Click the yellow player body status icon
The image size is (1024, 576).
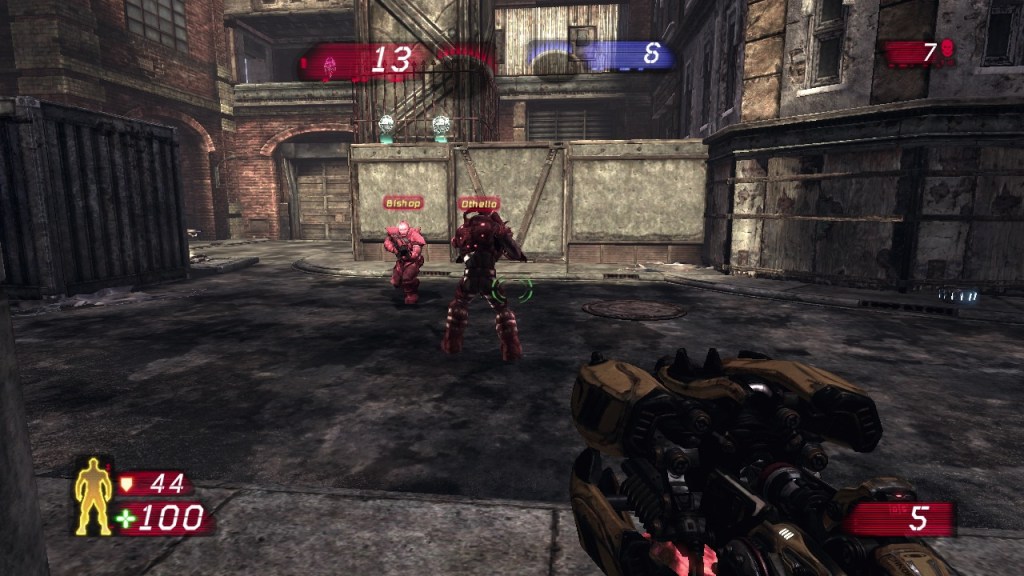(x=94, y=496)
